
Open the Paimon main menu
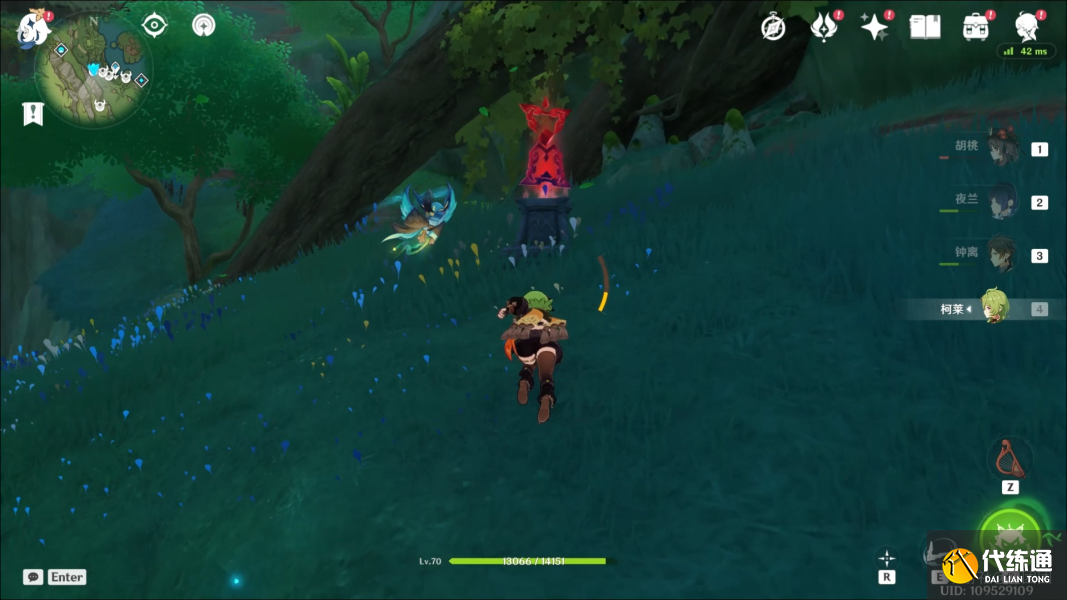coord(33,27)
